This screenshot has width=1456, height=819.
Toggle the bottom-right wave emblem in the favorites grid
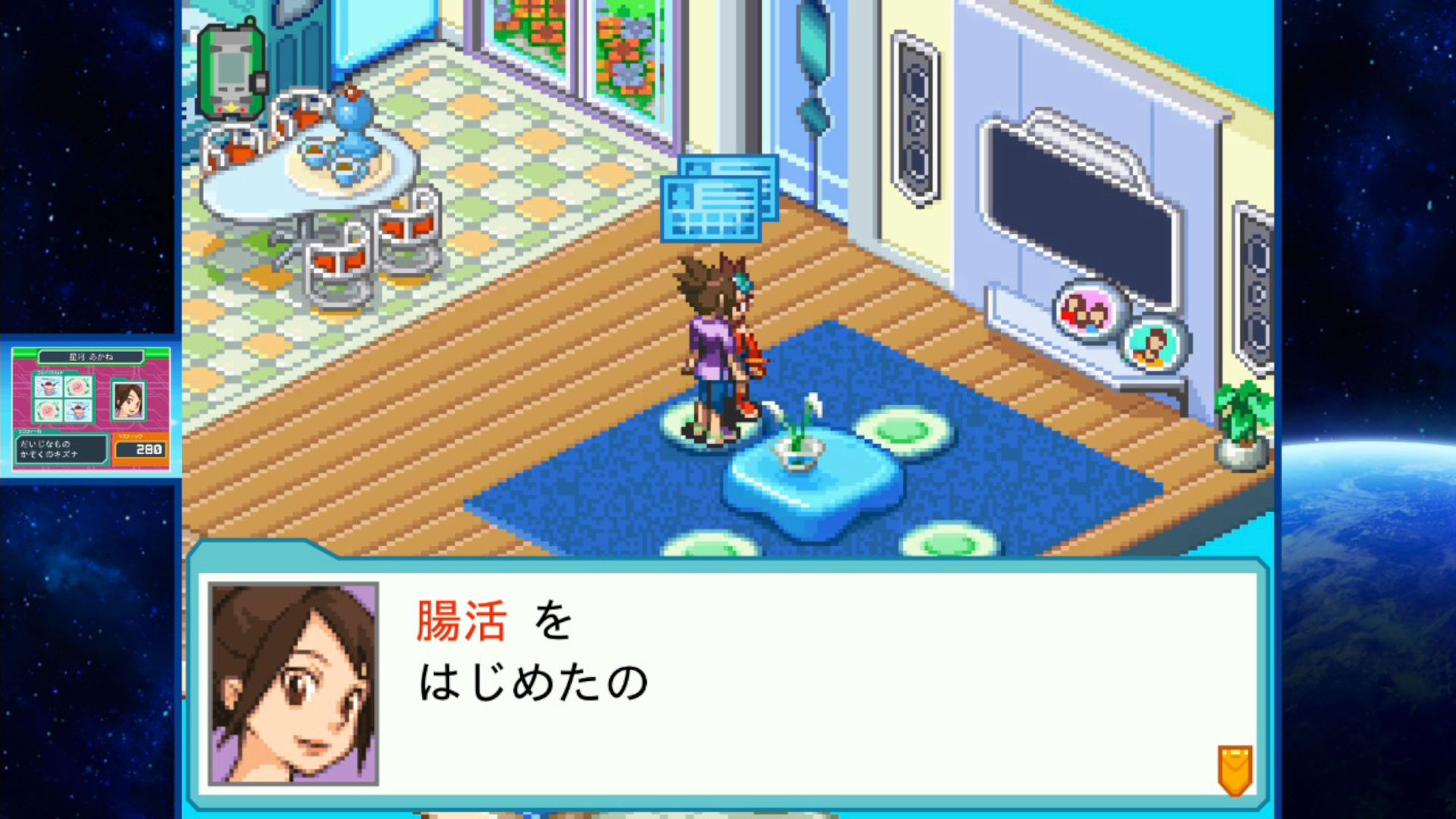pyautogui.click(x=78, y=411)
